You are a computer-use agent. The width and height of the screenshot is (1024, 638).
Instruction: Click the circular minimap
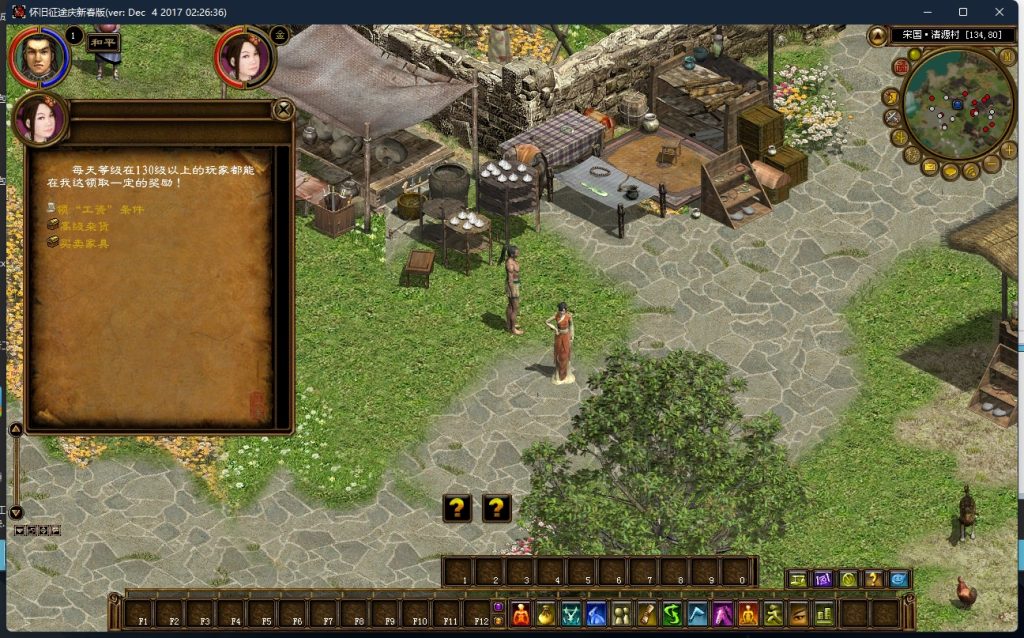(957, 104)
